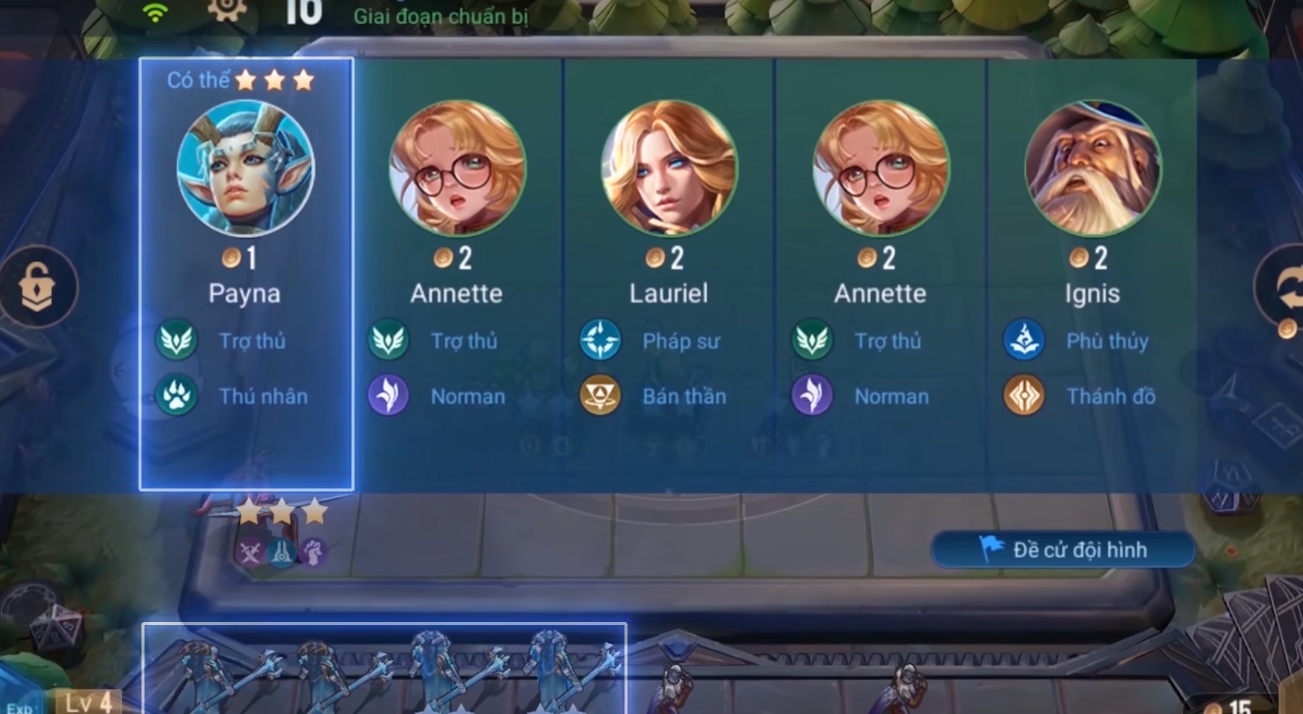Refresh the hero shop
1303x714 pixels.
pyautogui.click(x=1282, y=285)
